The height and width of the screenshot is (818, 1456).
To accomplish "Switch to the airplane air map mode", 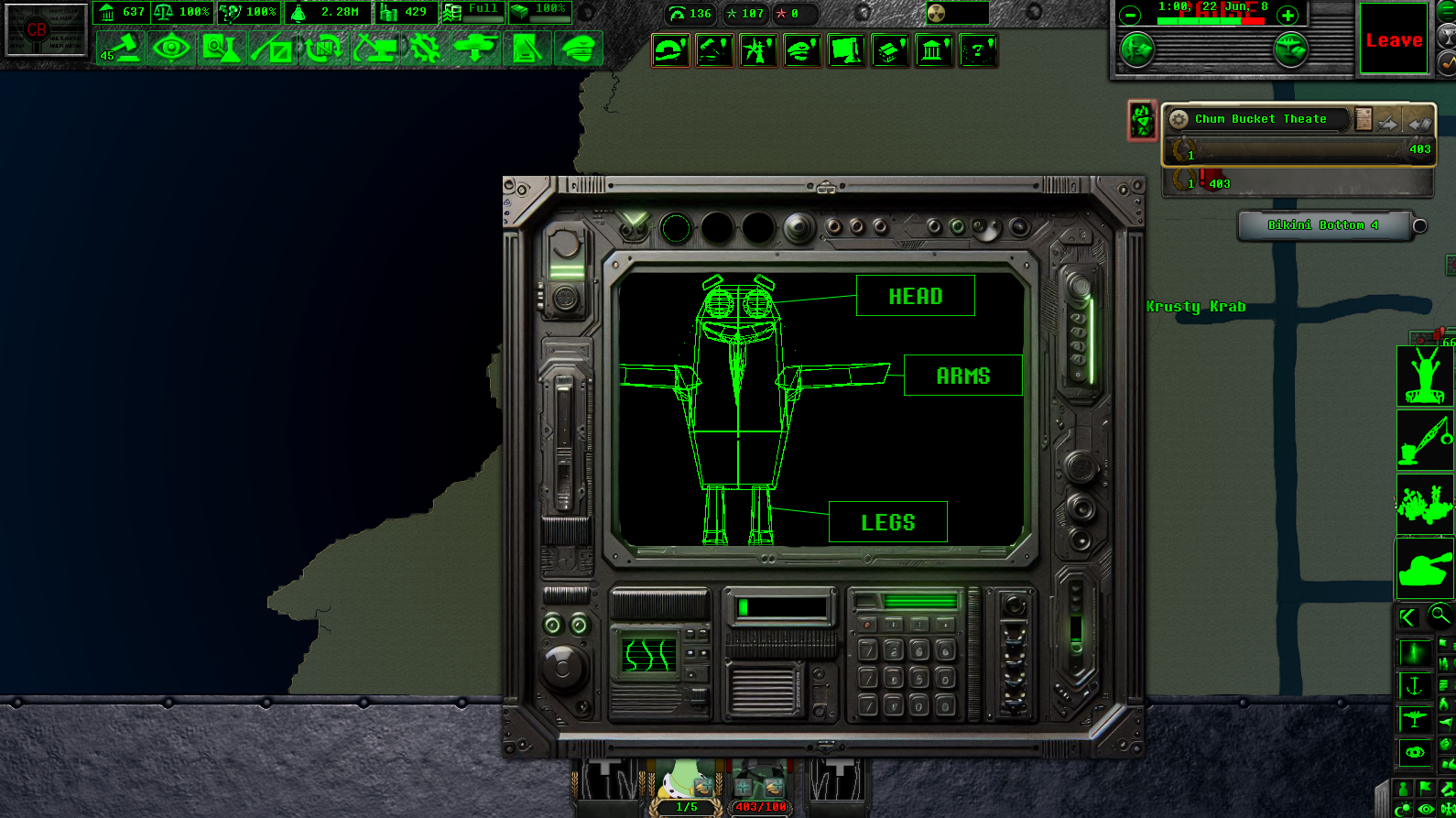I will [1414, 719].
